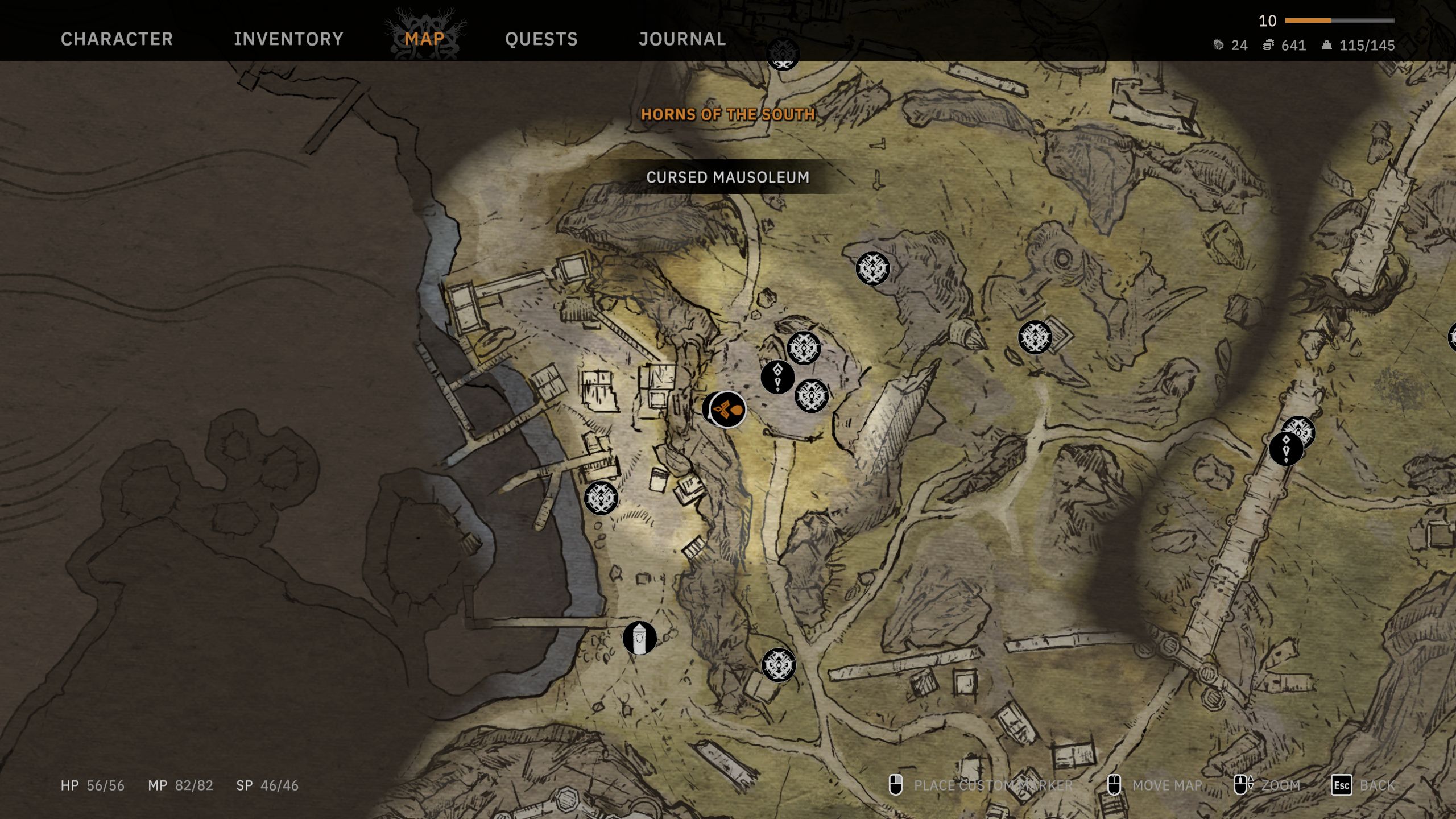Show the Quests tab

541,39
